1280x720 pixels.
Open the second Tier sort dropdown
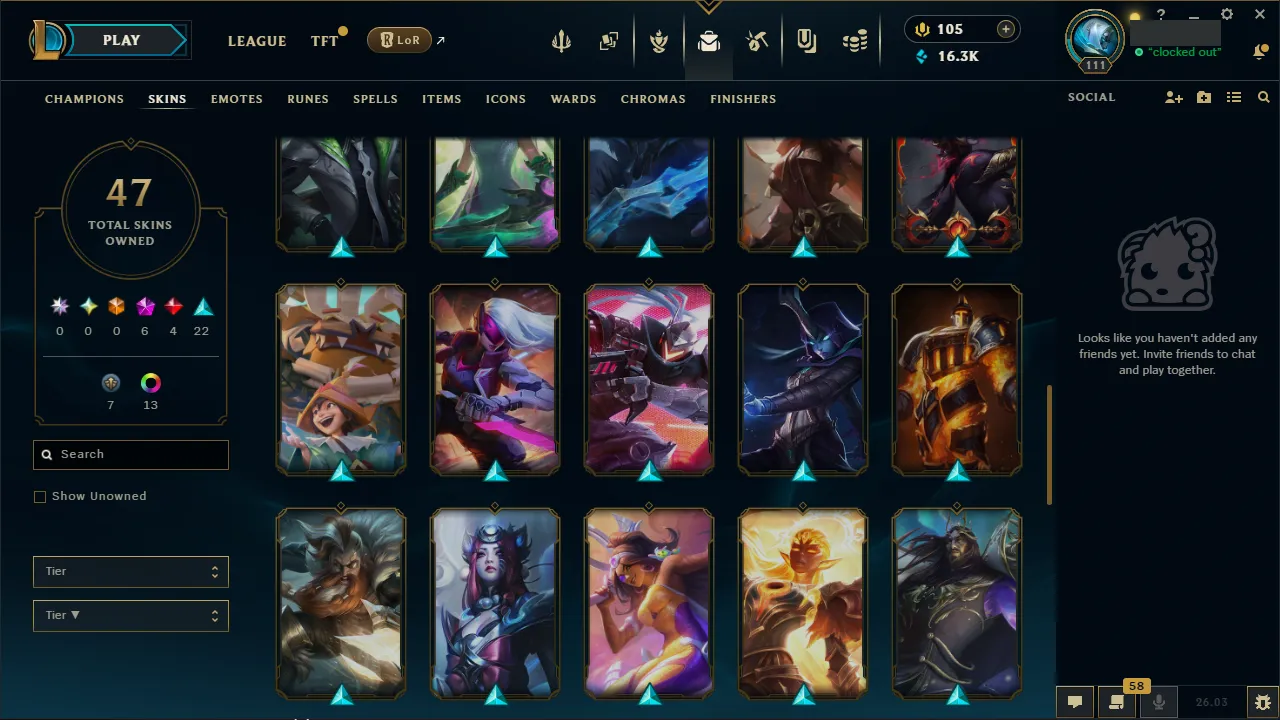[130, 615]
